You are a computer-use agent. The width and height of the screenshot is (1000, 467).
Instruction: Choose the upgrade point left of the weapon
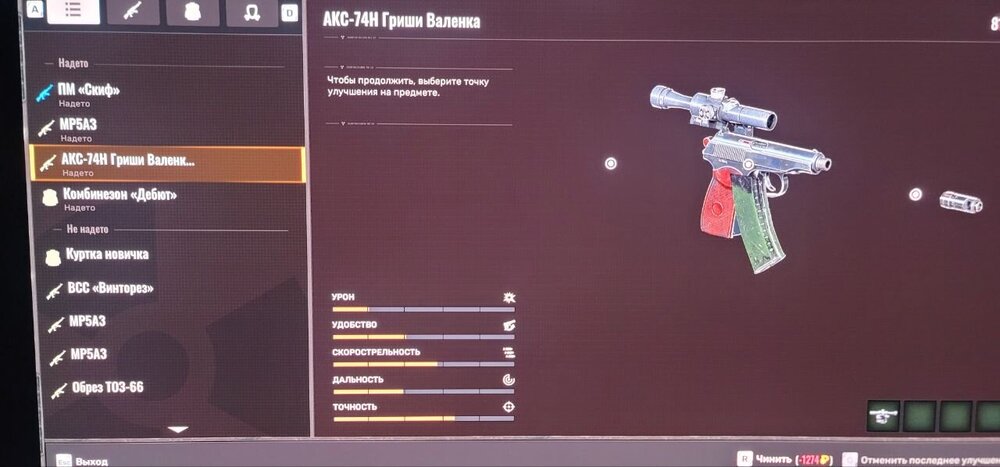pos(611,164)
